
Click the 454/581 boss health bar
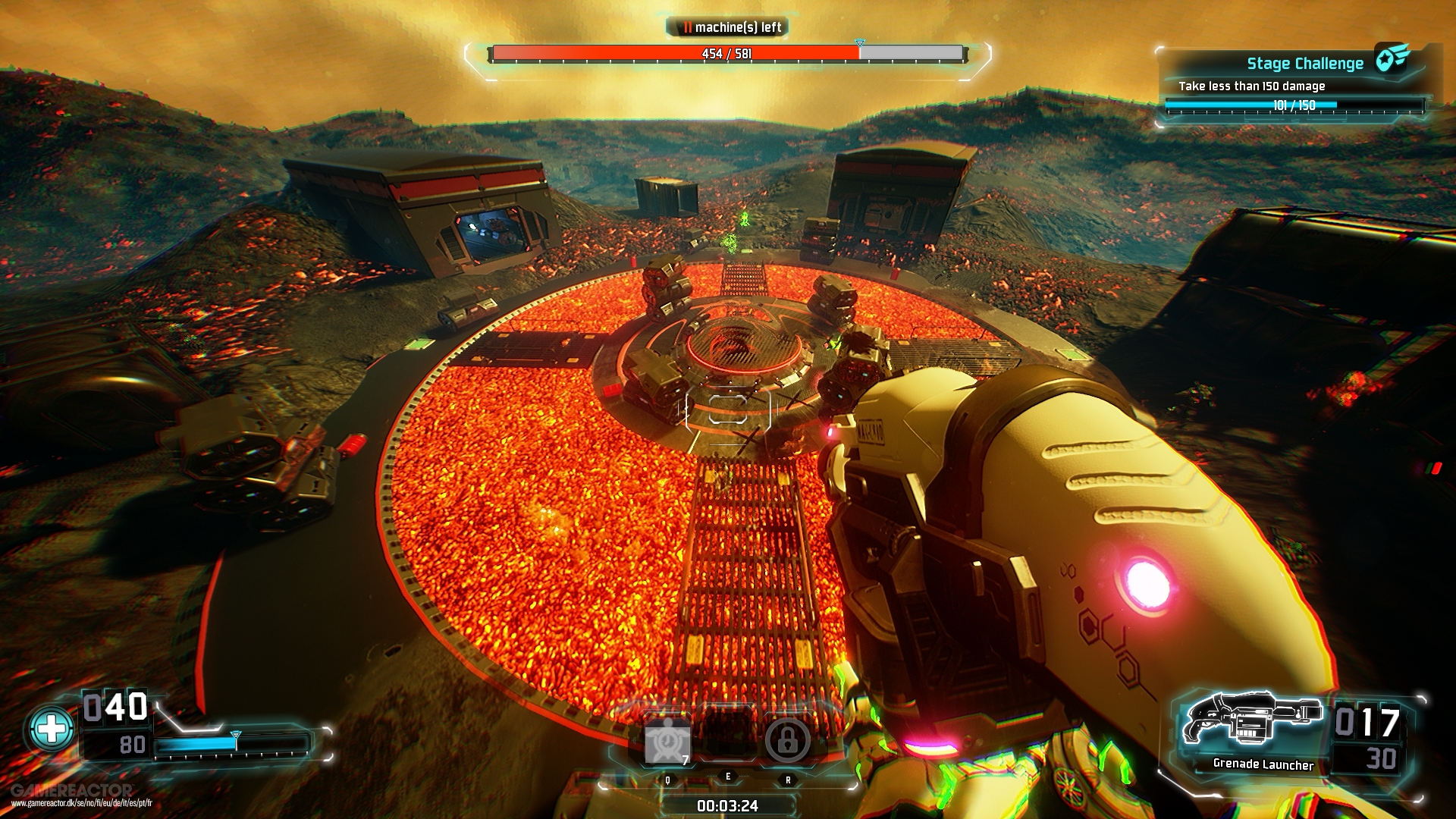point(728,53)
